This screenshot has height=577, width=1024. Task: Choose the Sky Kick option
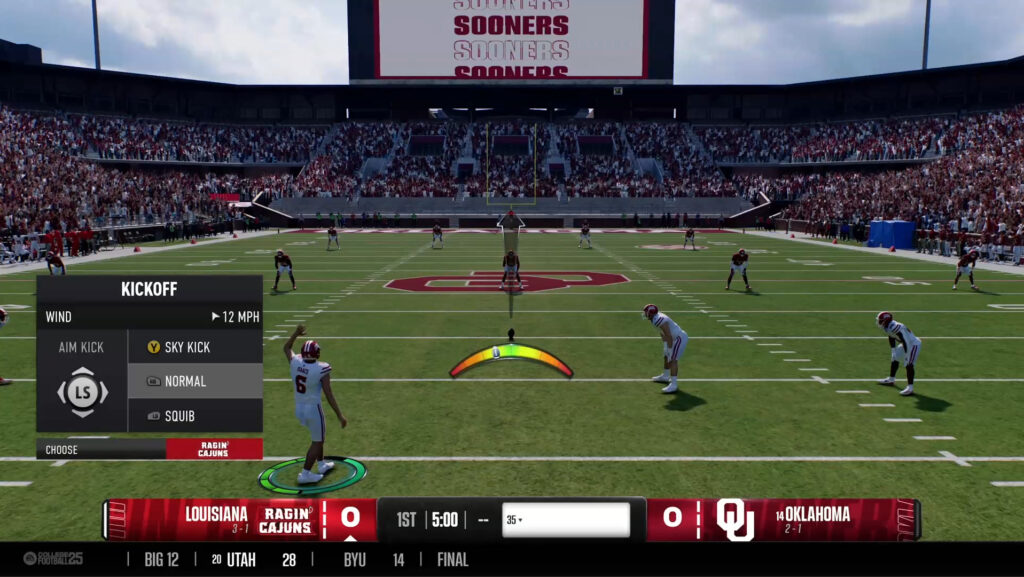point(194,347)
